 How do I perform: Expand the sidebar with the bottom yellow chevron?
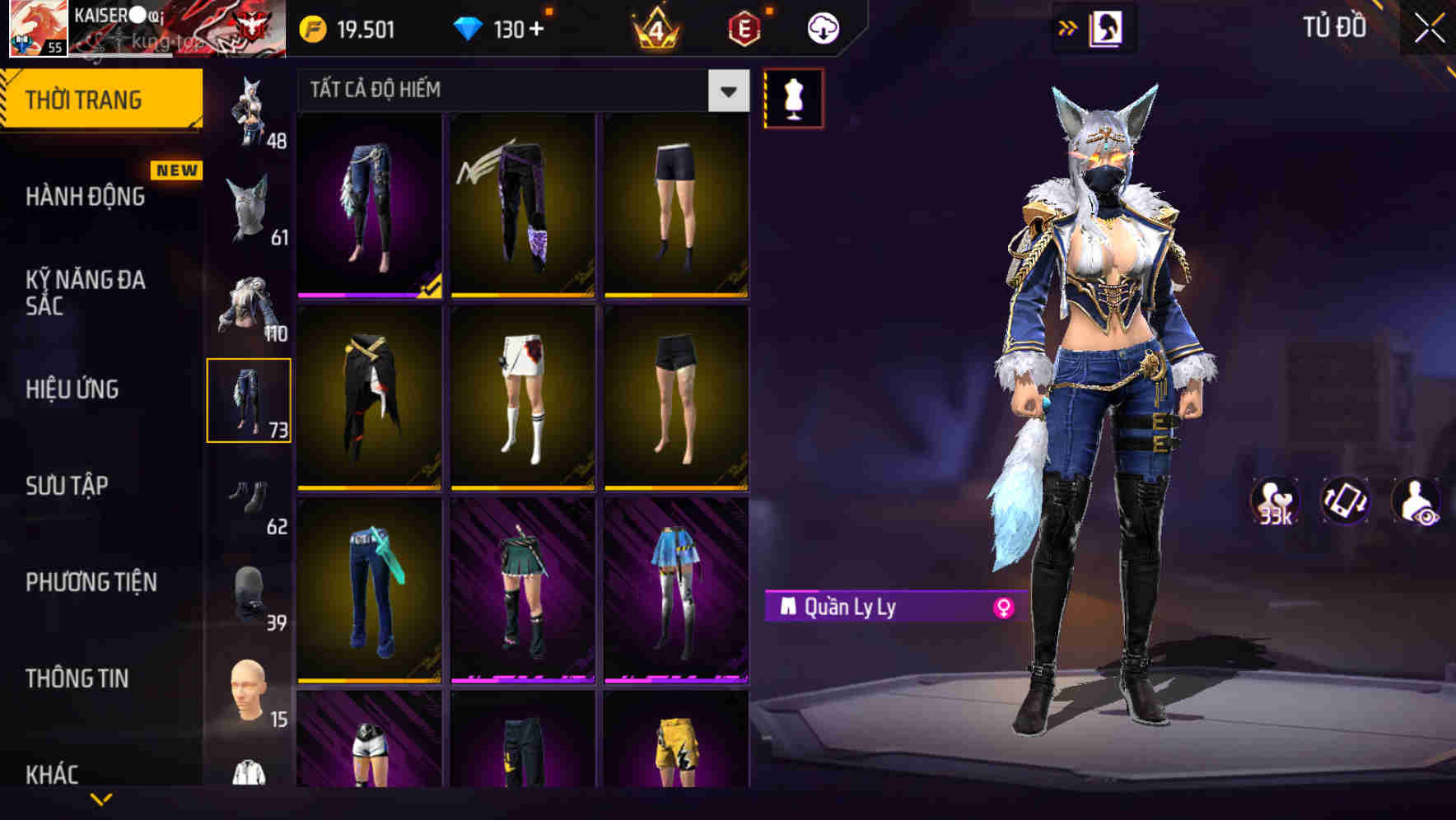click(x=101, y=801)
